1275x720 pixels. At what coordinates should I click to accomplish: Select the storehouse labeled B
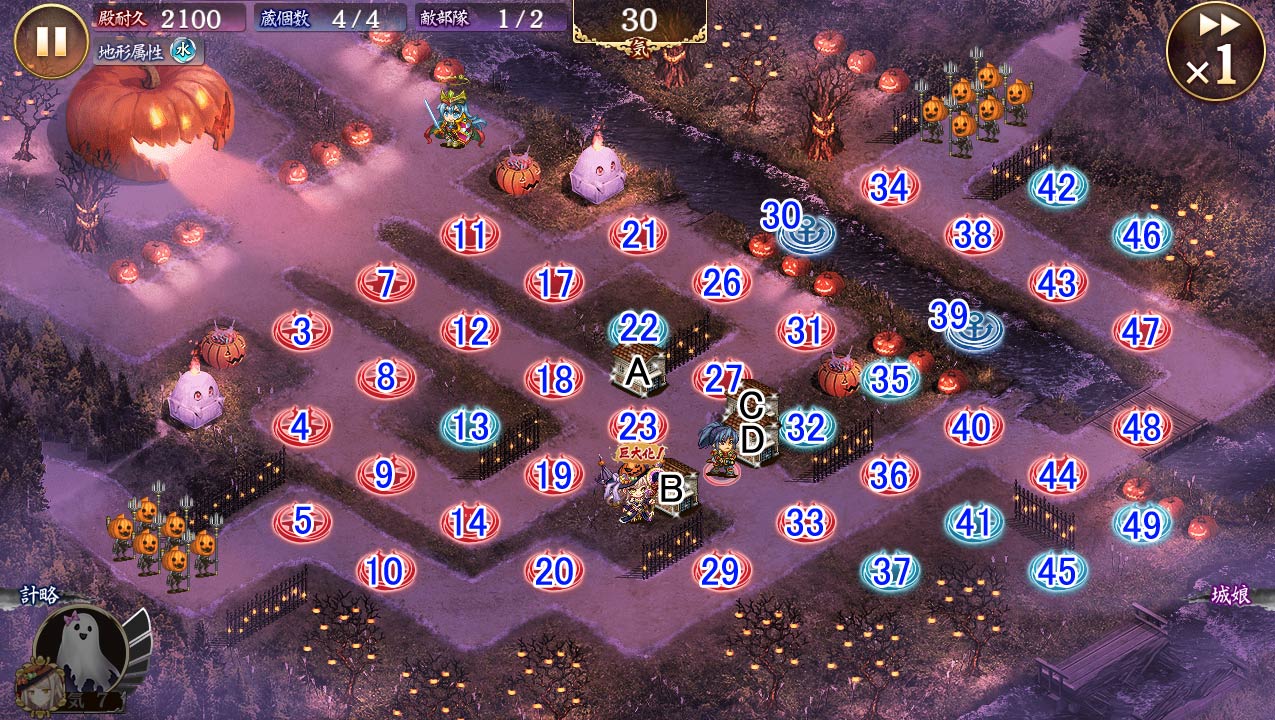tap(672, 488)
